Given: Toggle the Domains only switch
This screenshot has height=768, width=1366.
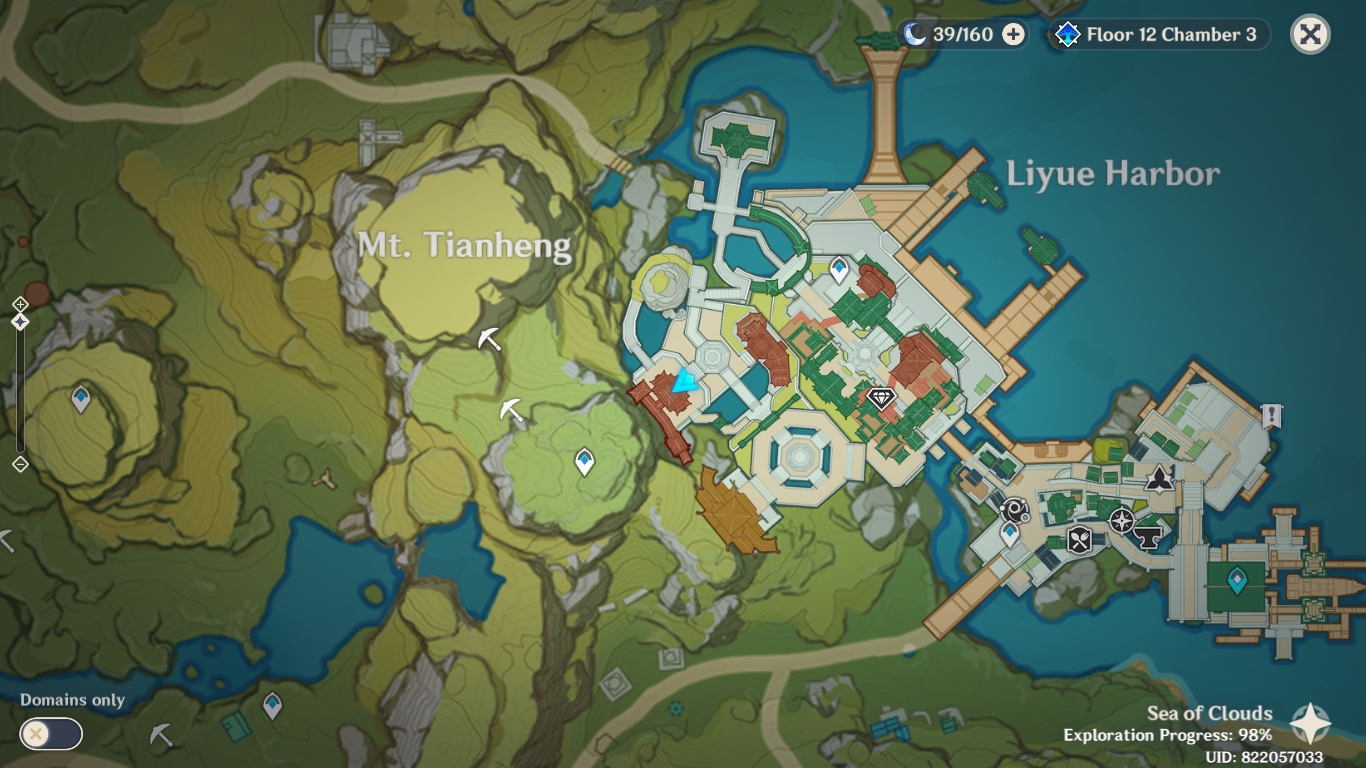Looking at the screenshot, I should [x=50, y=734].
